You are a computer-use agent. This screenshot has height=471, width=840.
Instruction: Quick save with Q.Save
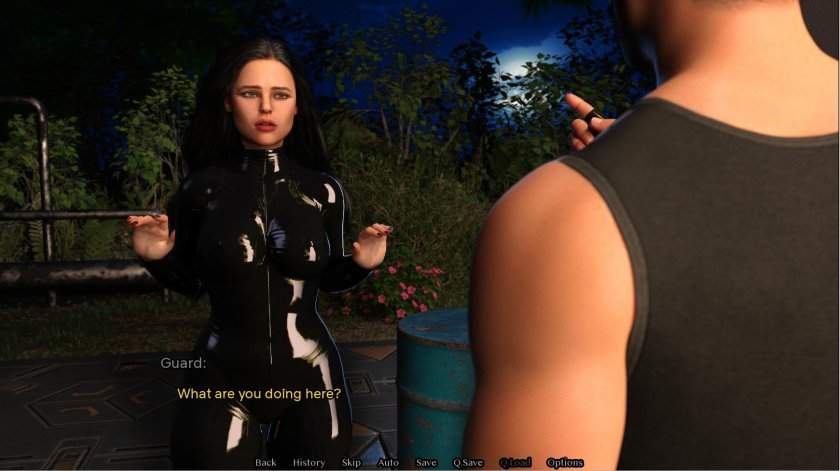pos(468,462)
